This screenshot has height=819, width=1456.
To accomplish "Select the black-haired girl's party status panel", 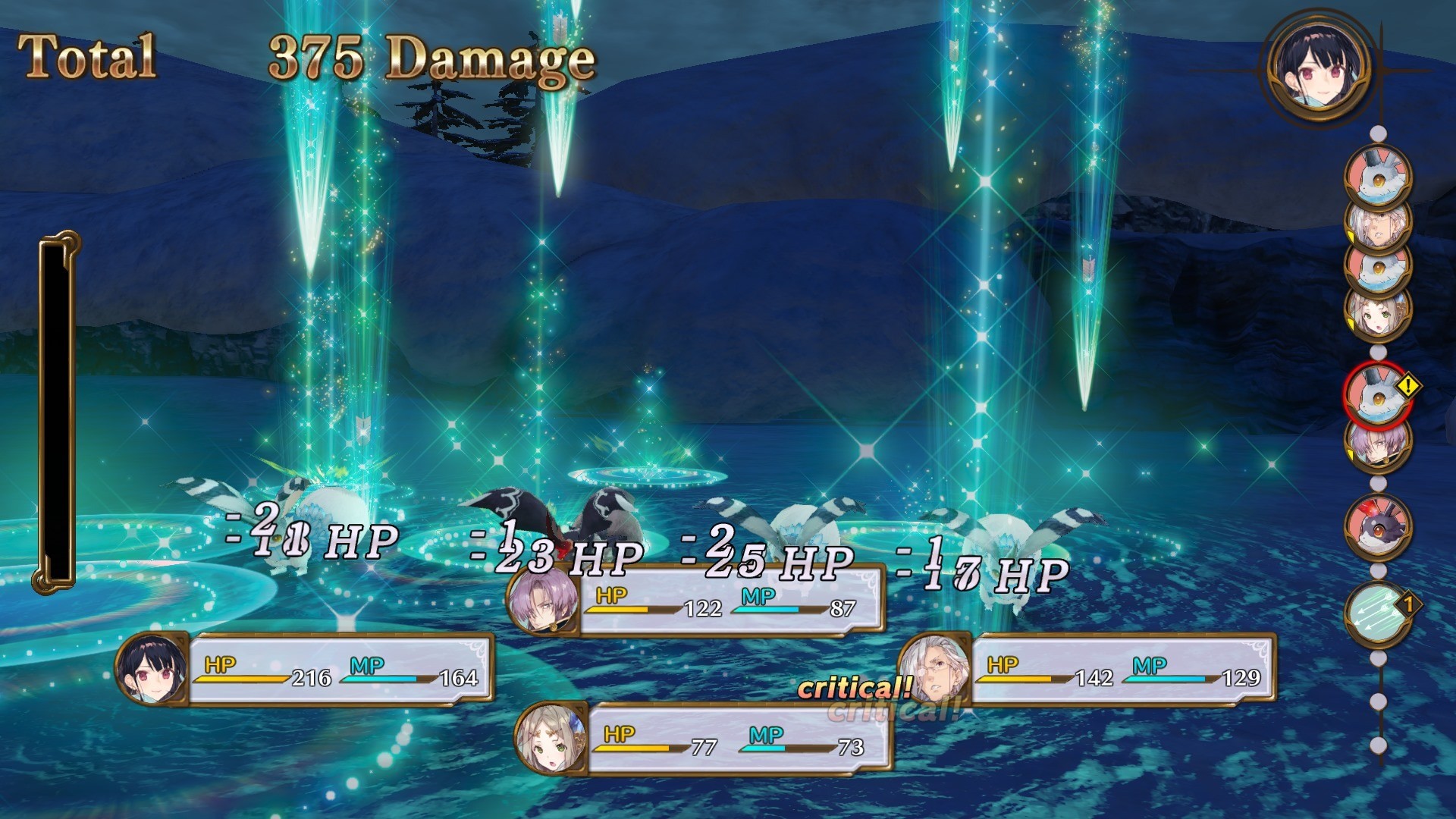I will coord(305,670).
